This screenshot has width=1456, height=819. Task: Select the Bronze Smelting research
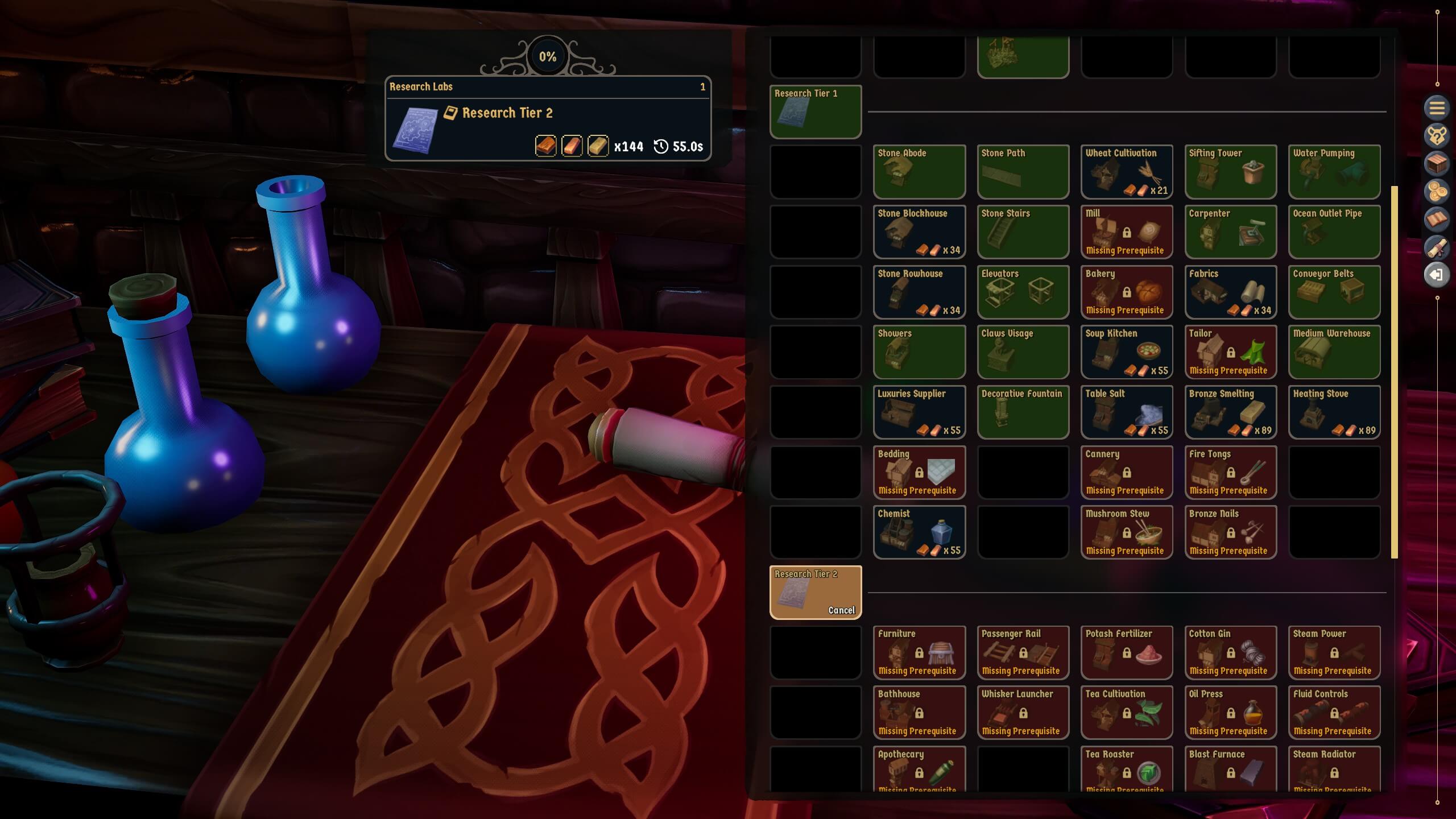coord(1230,412)
